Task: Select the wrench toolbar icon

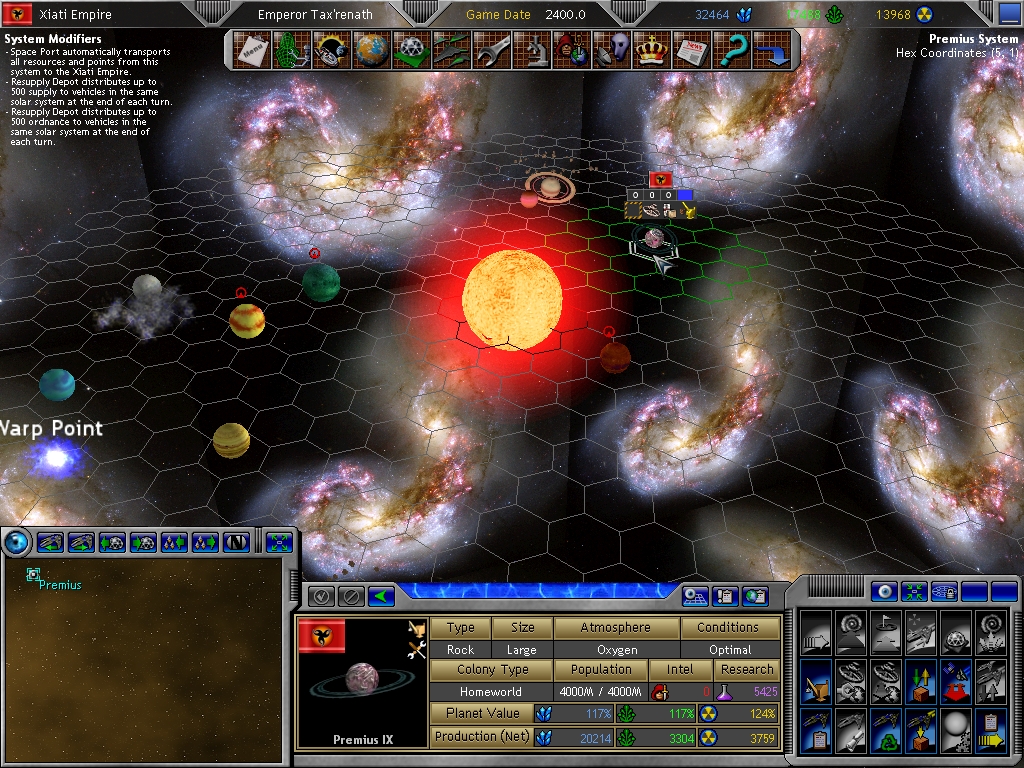Action: [493, 49]
